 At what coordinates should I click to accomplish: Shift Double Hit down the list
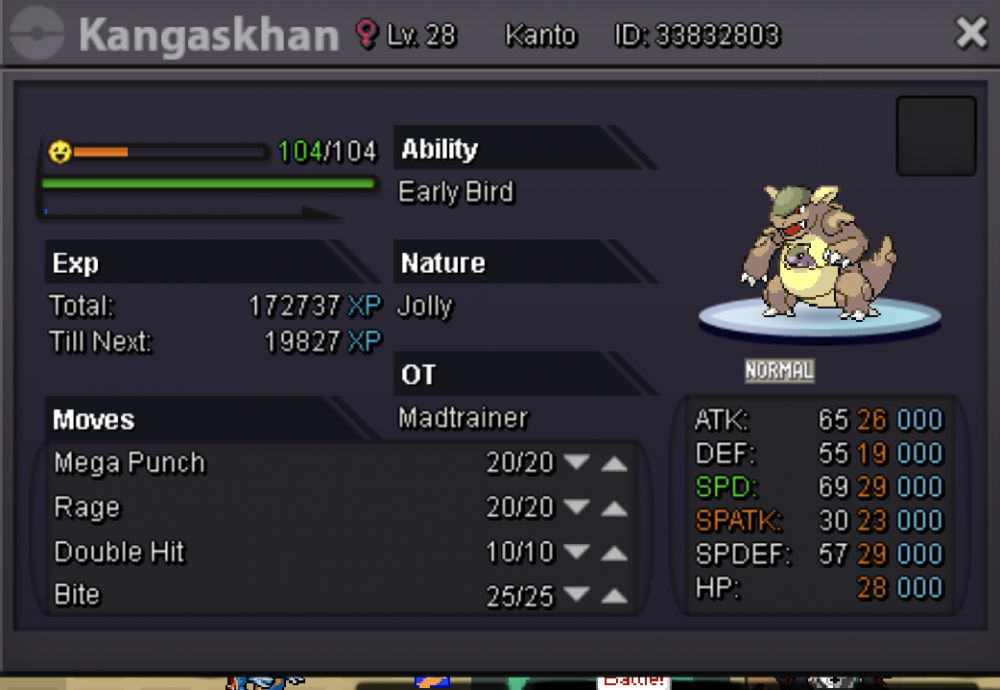[x=576, y=552]
